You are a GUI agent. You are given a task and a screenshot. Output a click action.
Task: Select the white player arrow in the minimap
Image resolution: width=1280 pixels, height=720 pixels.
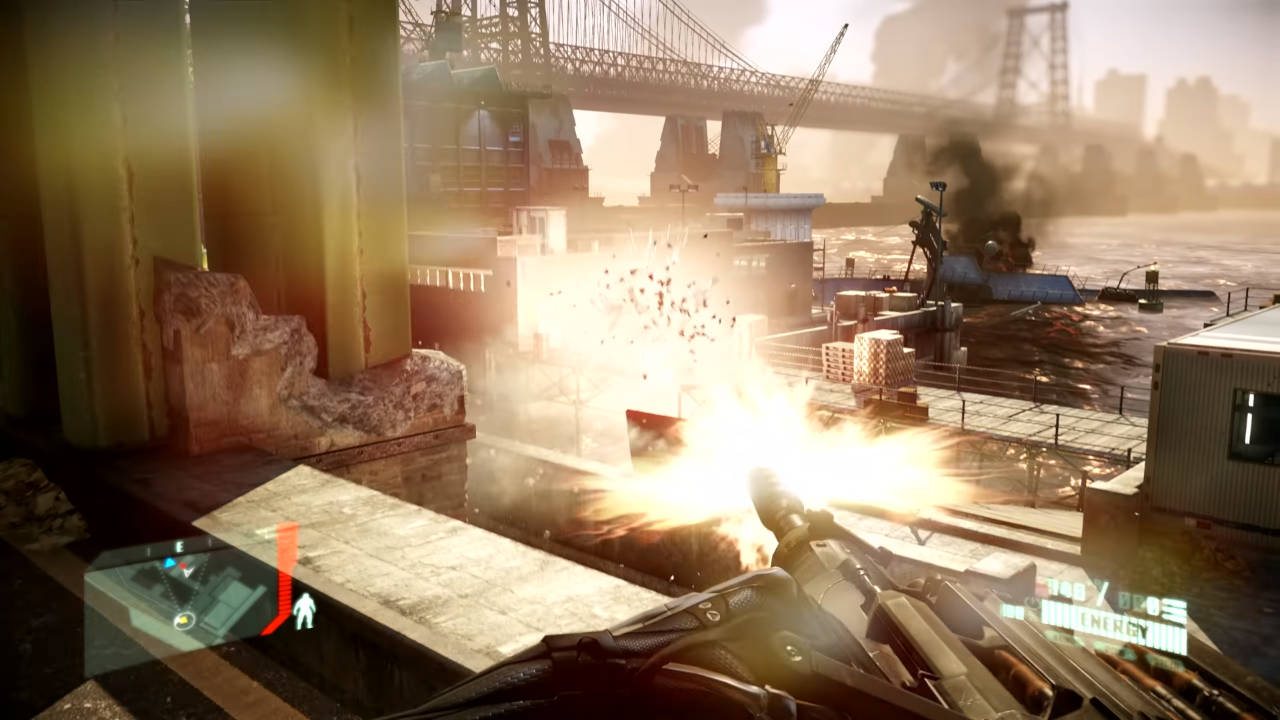point(188,572)
